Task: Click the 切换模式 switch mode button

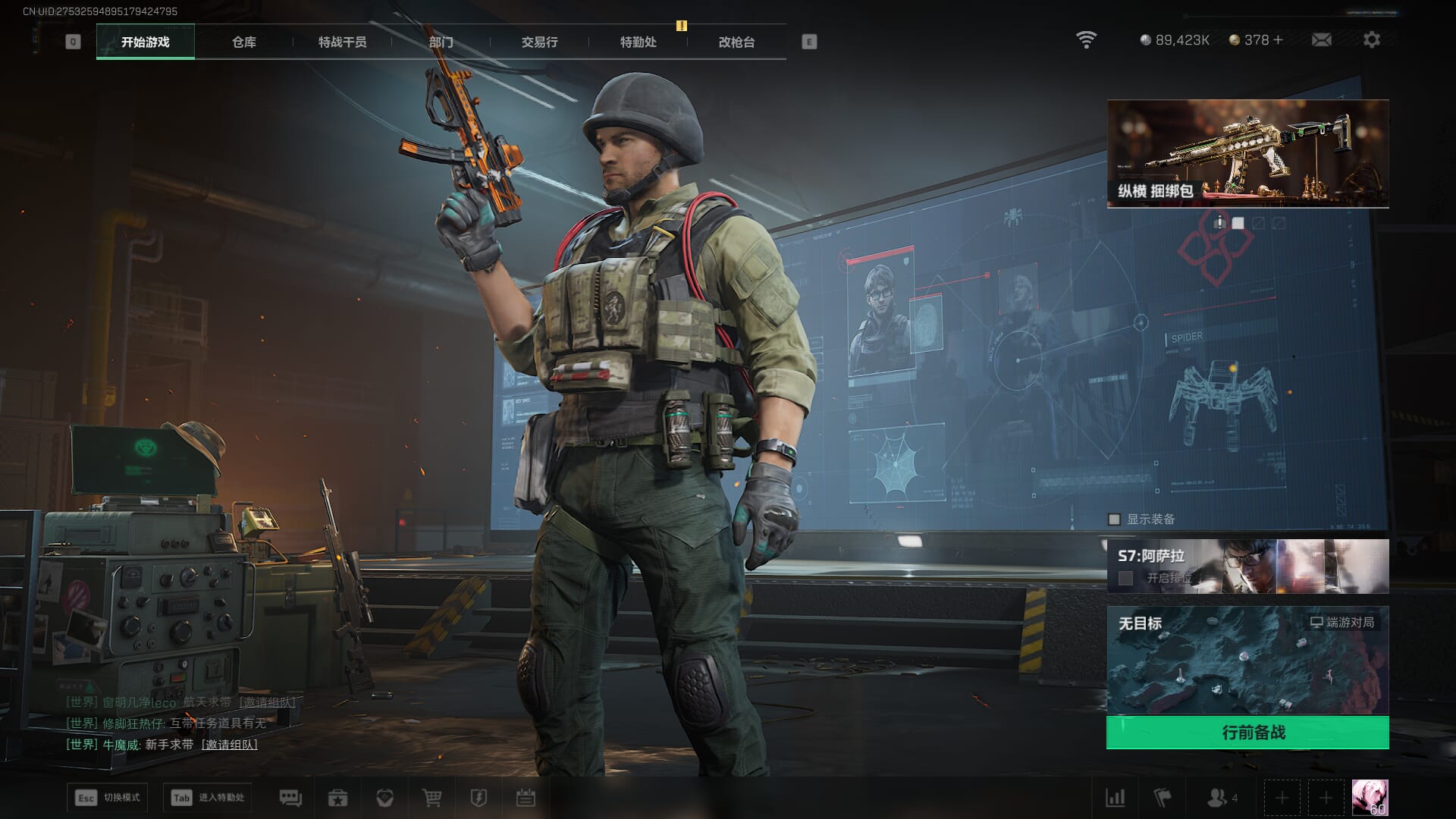Action: point(107,798)
